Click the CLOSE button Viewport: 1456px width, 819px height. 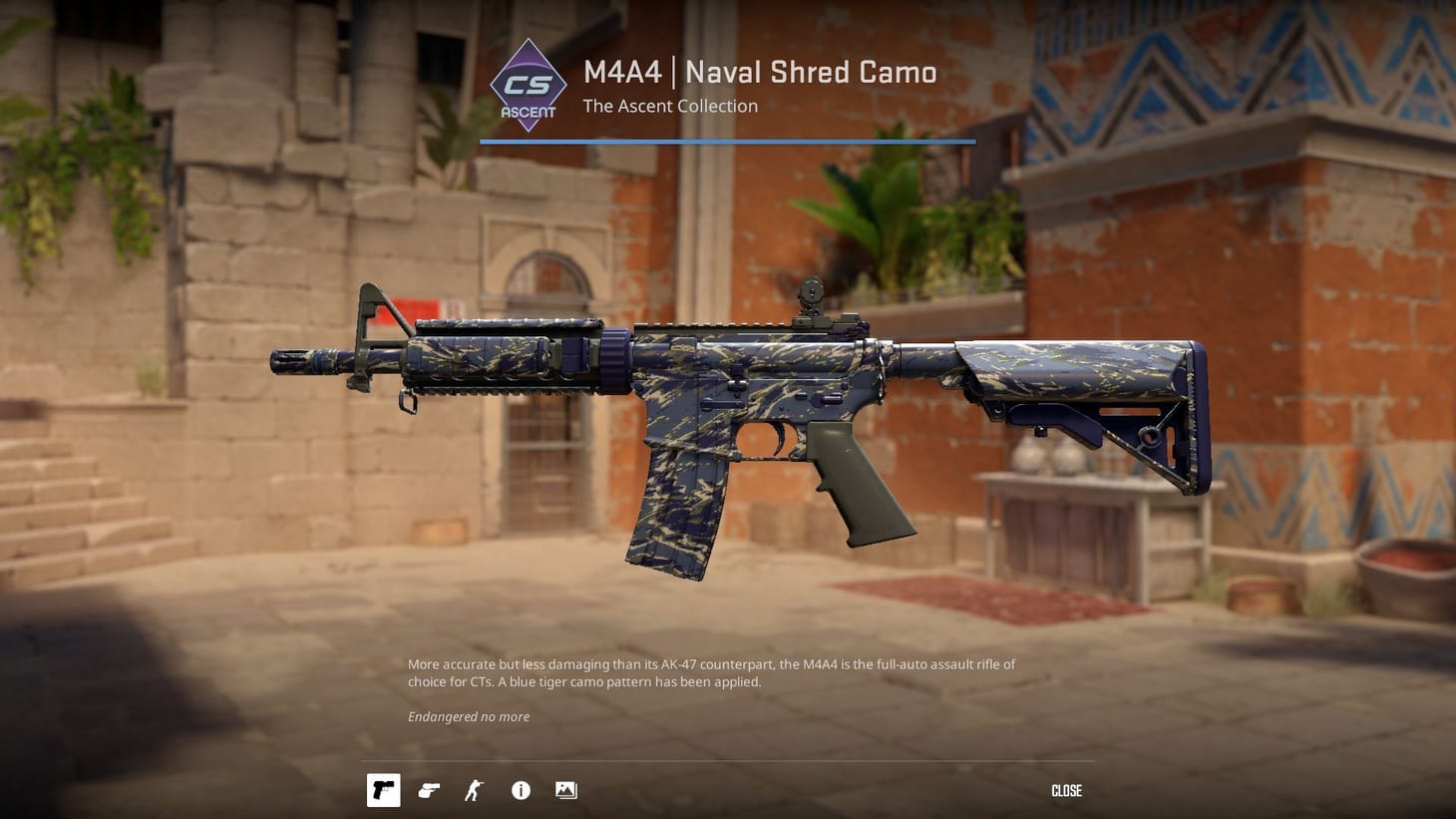click(x=1066, y=790)
